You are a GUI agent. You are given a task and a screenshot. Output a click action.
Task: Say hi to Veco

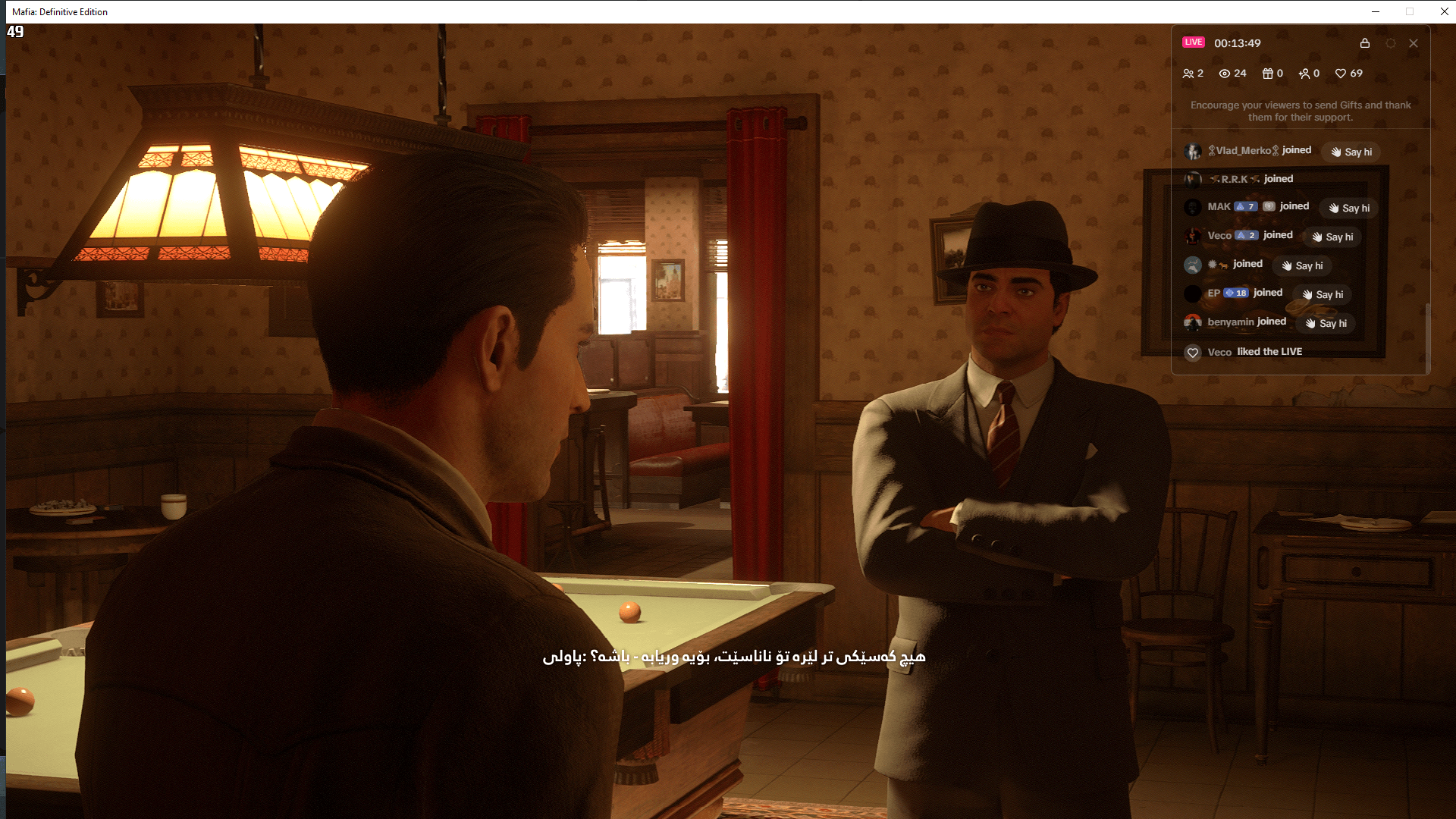[x=1332, y=237]
